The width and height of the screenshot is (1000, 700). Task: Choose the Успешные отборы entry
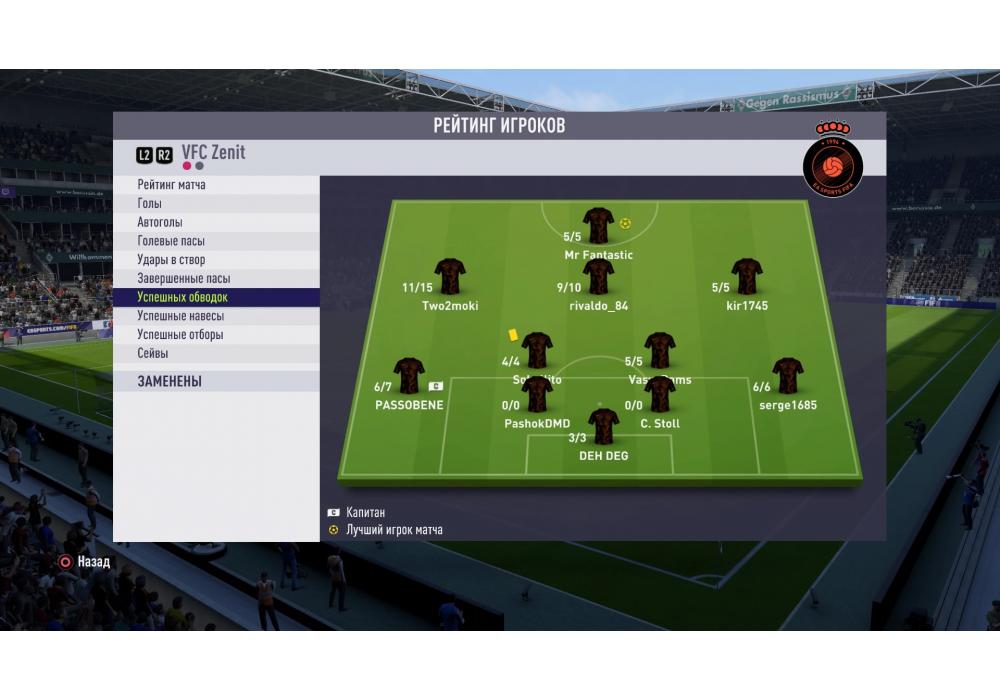click(180, 335)
